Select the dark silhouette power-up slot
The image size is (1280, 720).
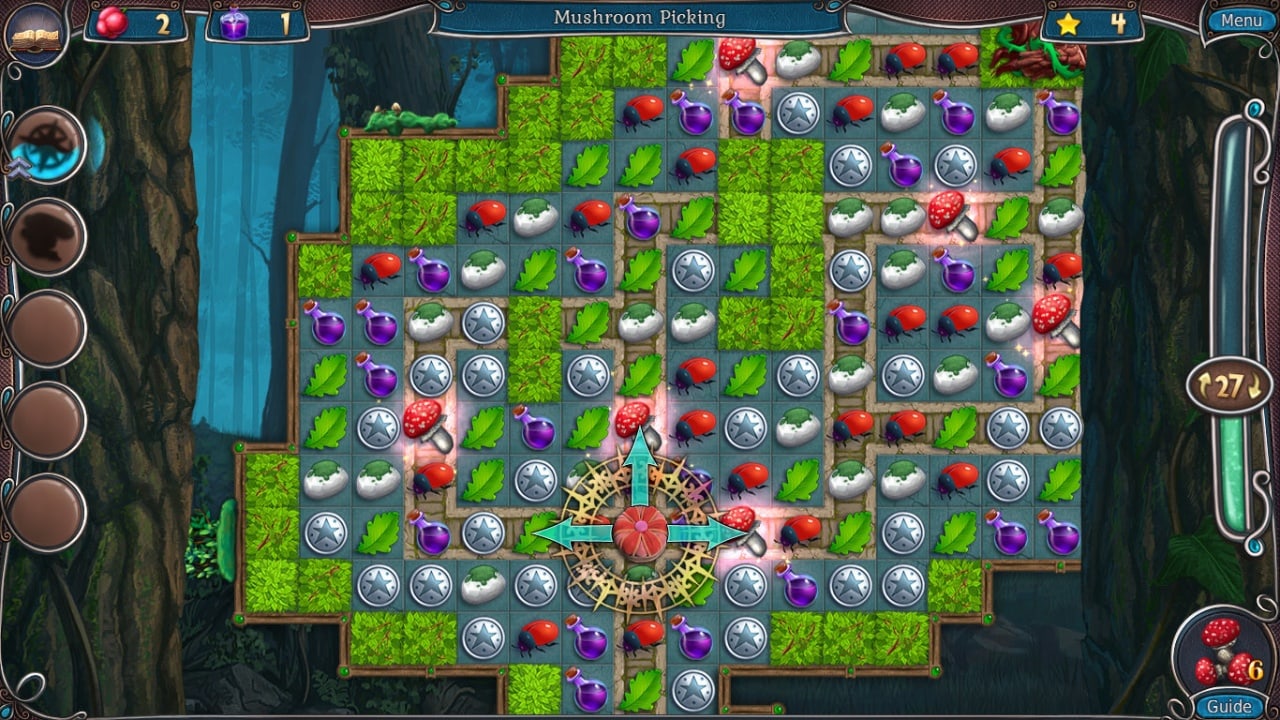click(46, 237)
